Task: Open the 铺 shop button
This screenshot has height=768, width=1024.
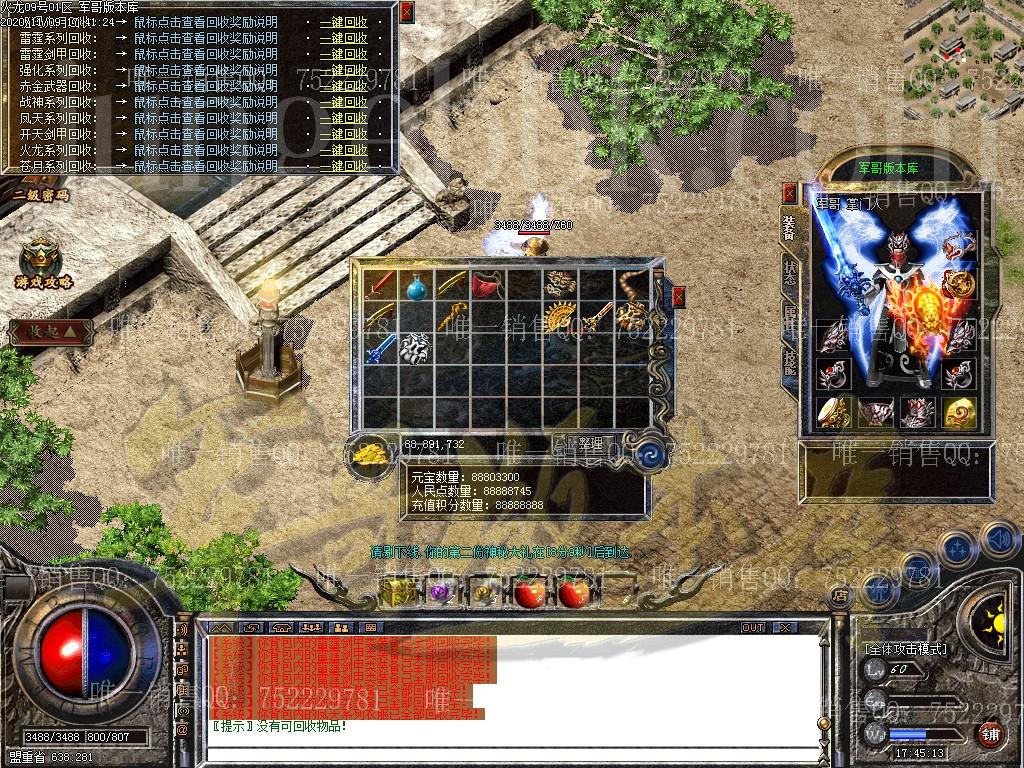Action: pyautogui.click(x=990, y=734)
